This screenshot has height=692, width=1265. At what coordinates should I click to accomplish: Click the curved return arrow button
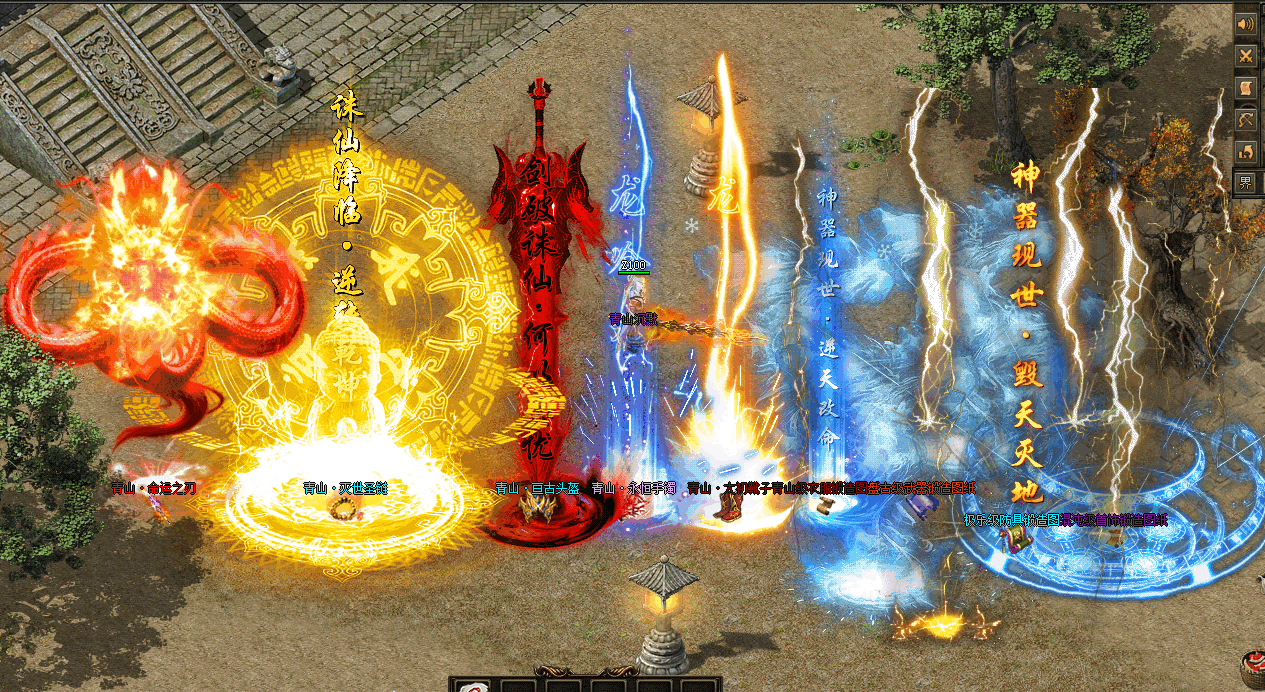pos(1246,152)
